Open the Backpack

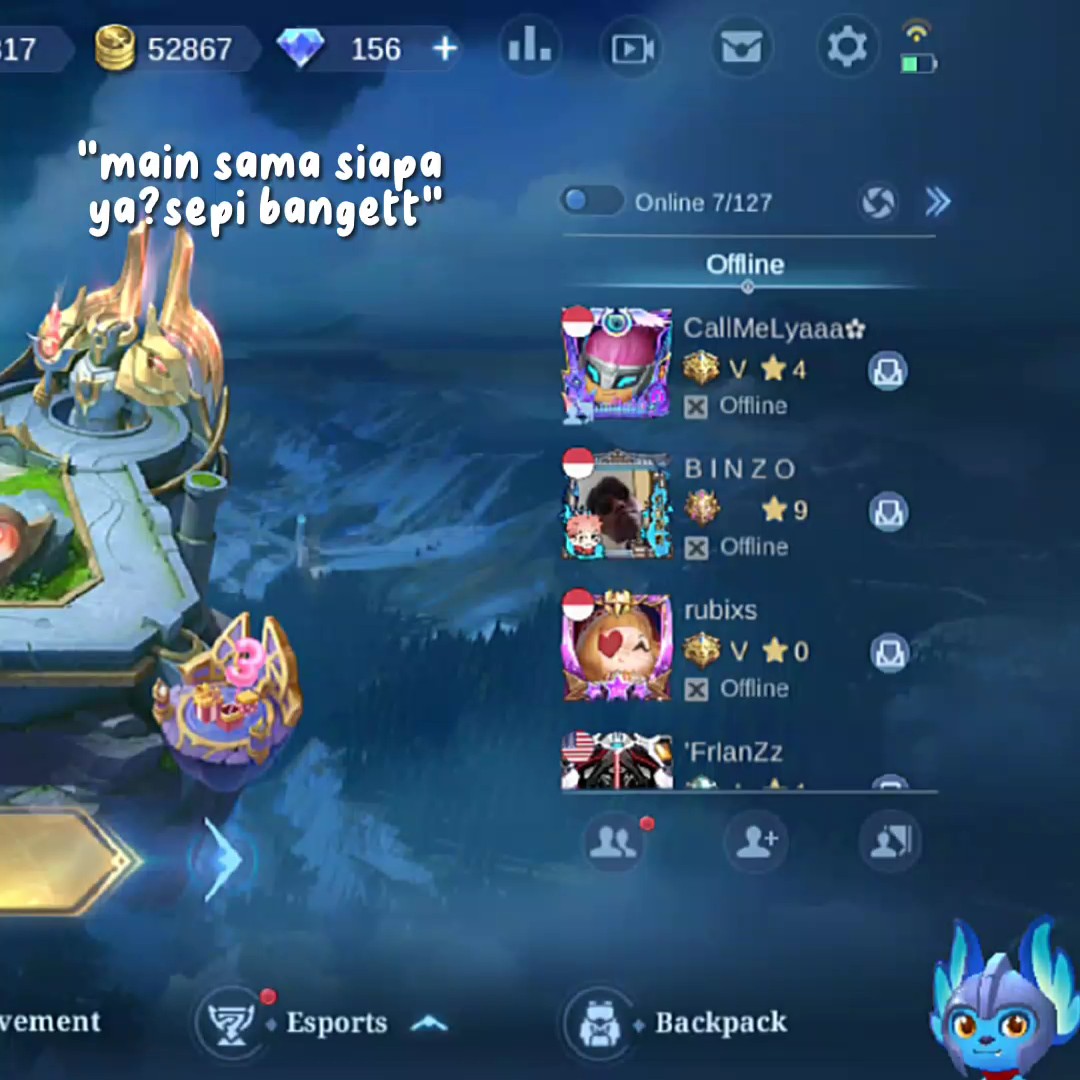click(720, 1022)
